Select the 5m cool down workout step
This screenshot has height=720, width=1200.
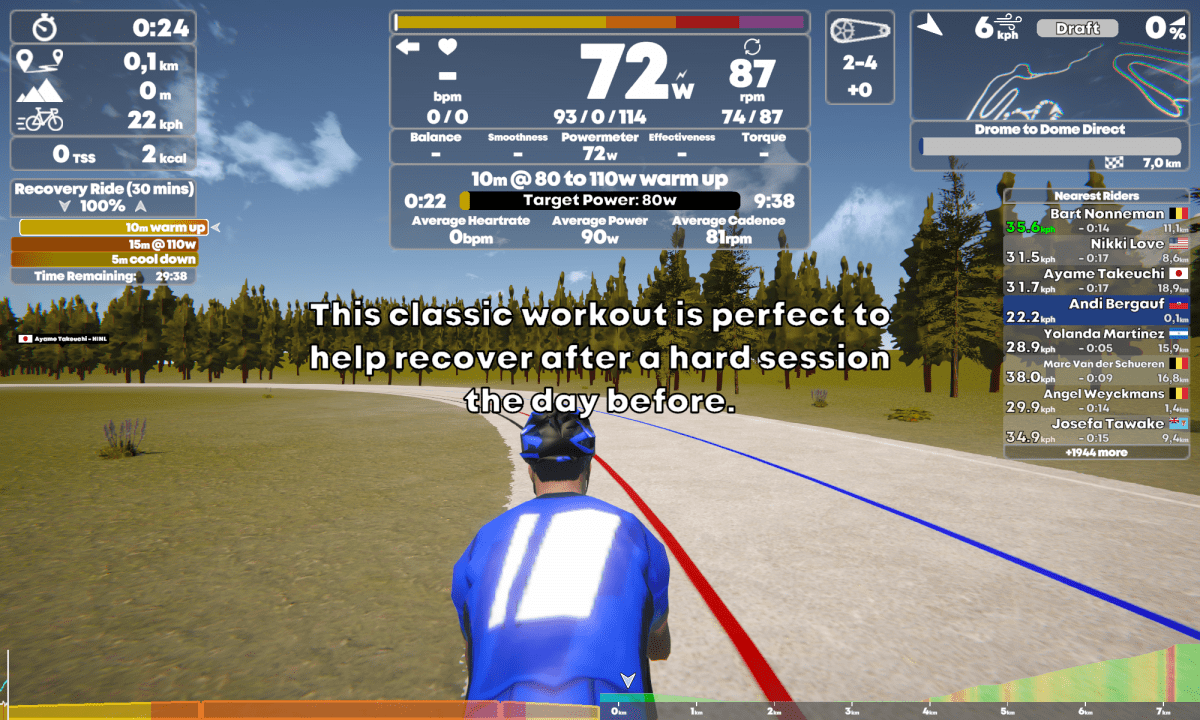pos(105,259)
